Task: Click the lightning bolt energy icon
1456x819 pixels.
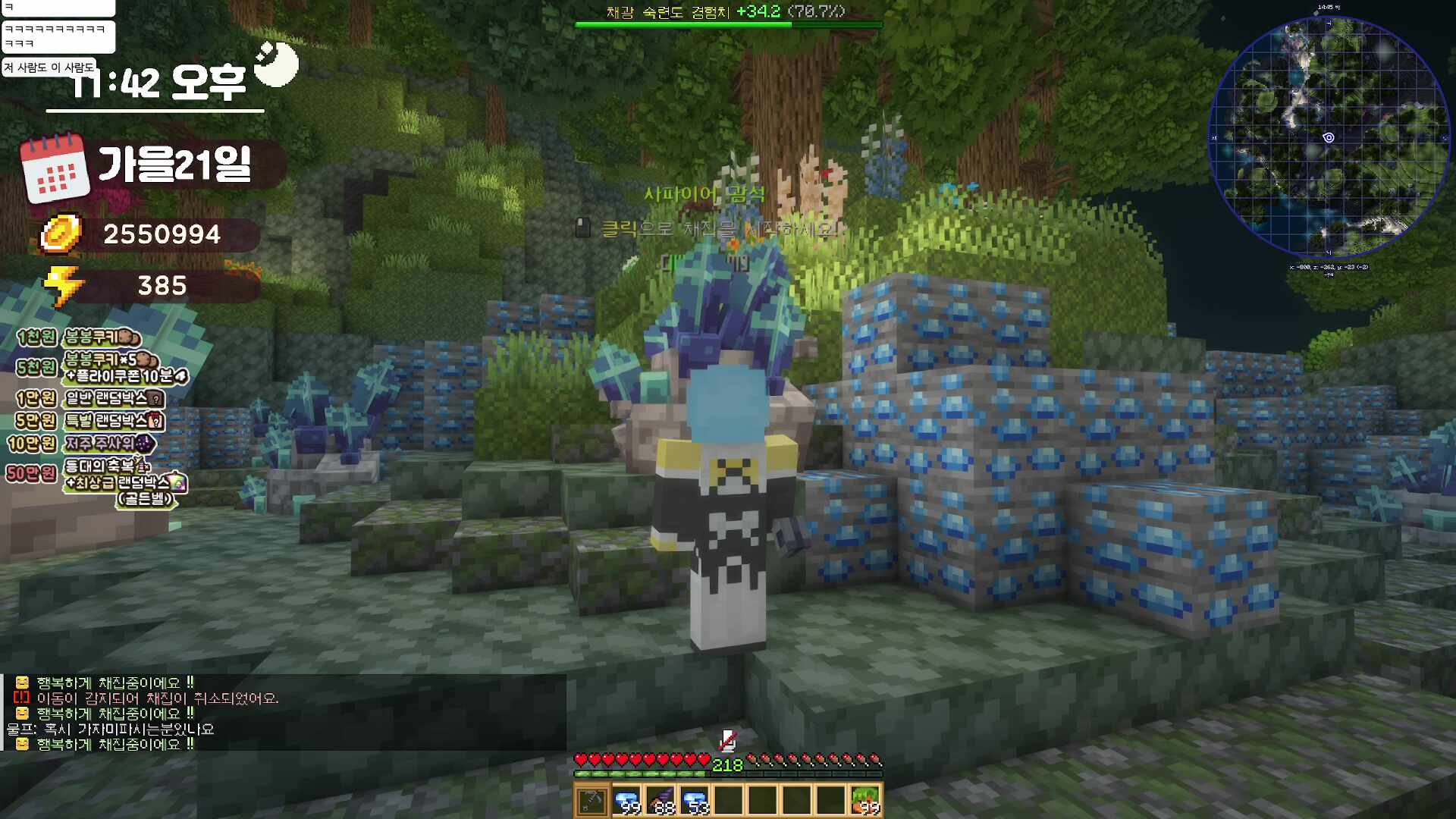Action: click(62, 285)
